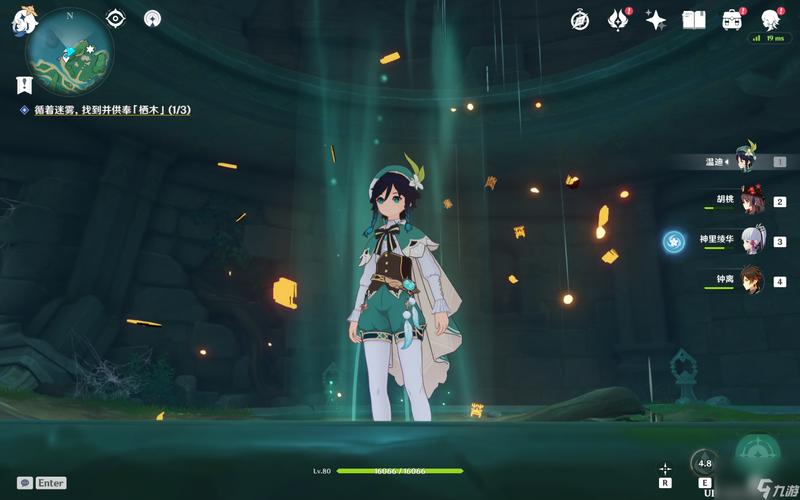
Task: Switch to party member 神里绫华
Action: 750,241
